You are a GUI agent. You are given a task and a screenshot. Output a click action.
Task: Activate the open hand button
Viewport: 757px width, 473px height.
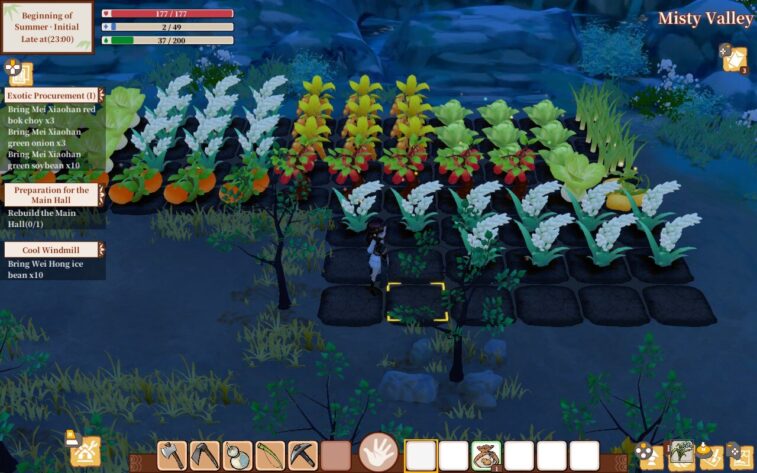point(379,453)
